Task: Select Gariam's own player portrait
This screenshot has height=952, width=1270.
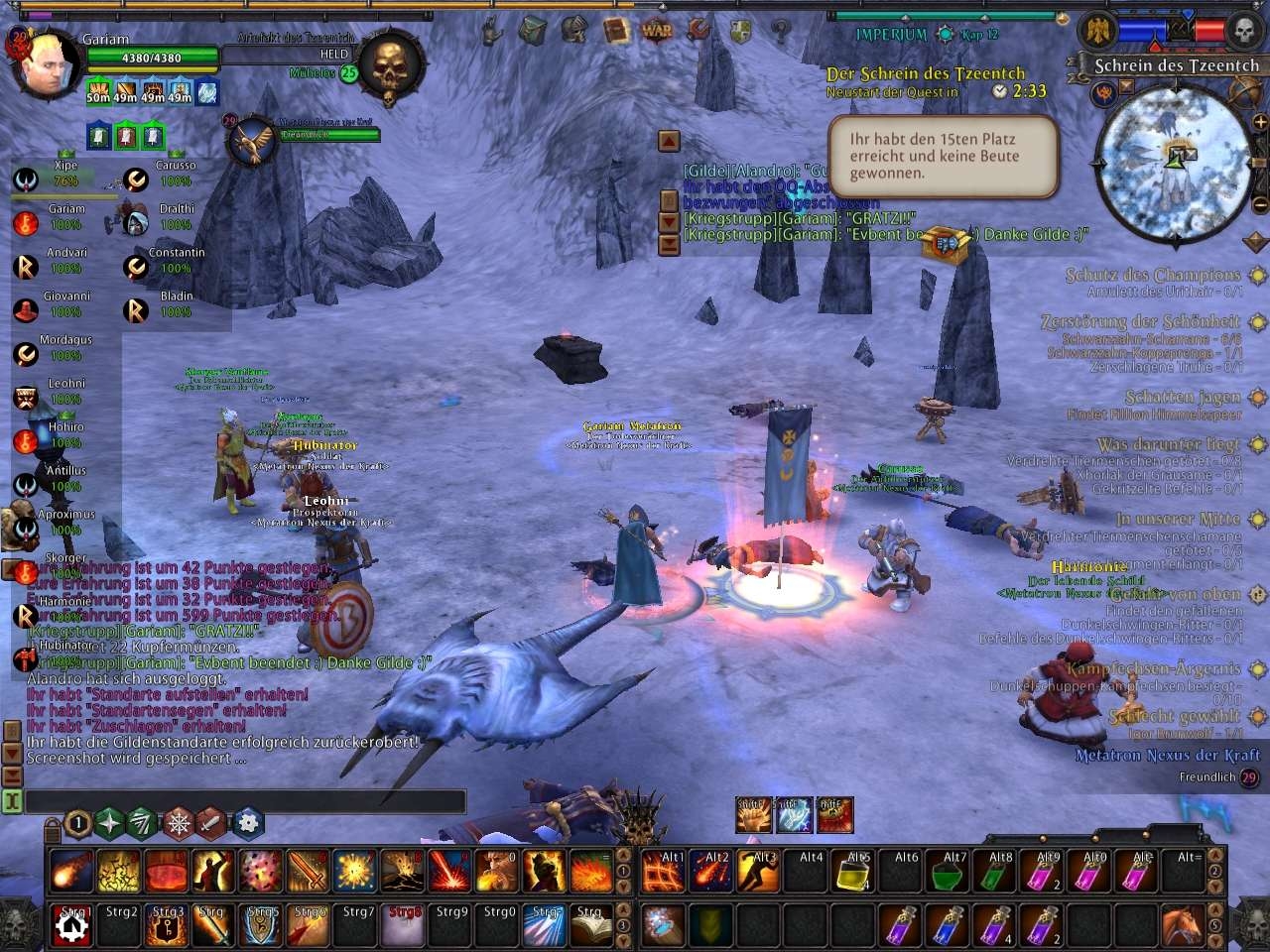Action: click(x=48, y=64)
